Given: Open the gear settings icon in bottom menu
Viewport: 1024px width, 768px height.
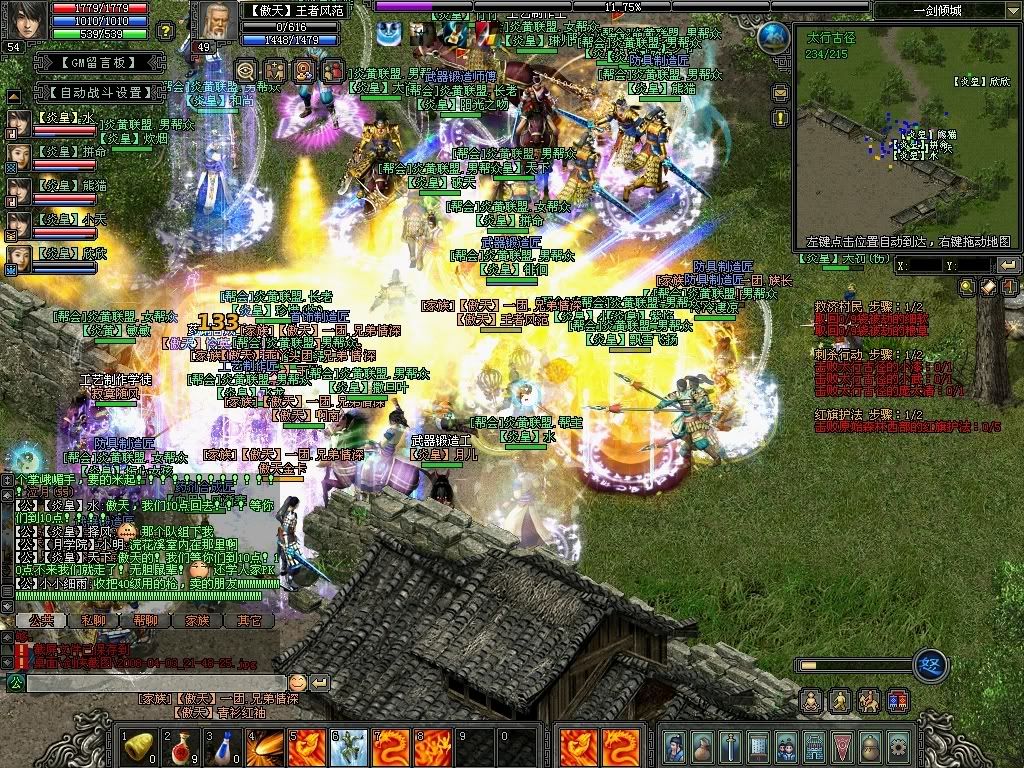Looking at the screenshot, I should point(897,746).
